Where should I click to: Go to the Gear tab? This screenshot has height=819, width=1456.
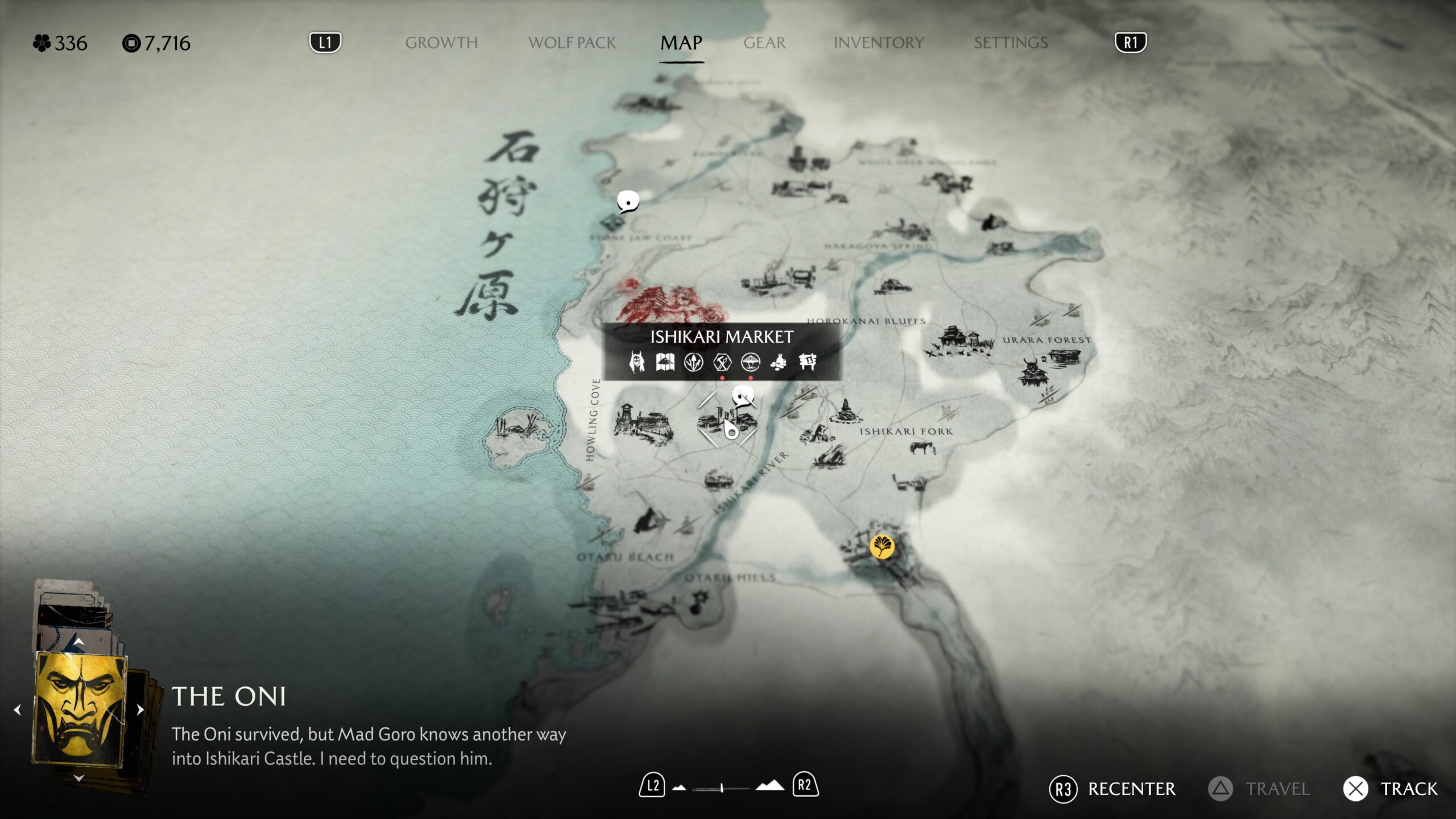click(x=764, y=43)
